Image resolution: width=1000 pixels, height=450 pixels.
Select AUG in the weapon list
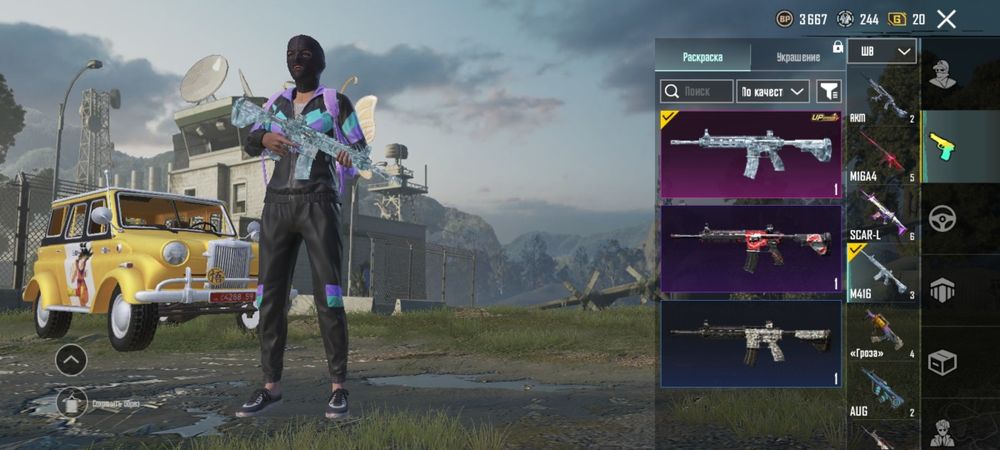click(x=882, y=390)
